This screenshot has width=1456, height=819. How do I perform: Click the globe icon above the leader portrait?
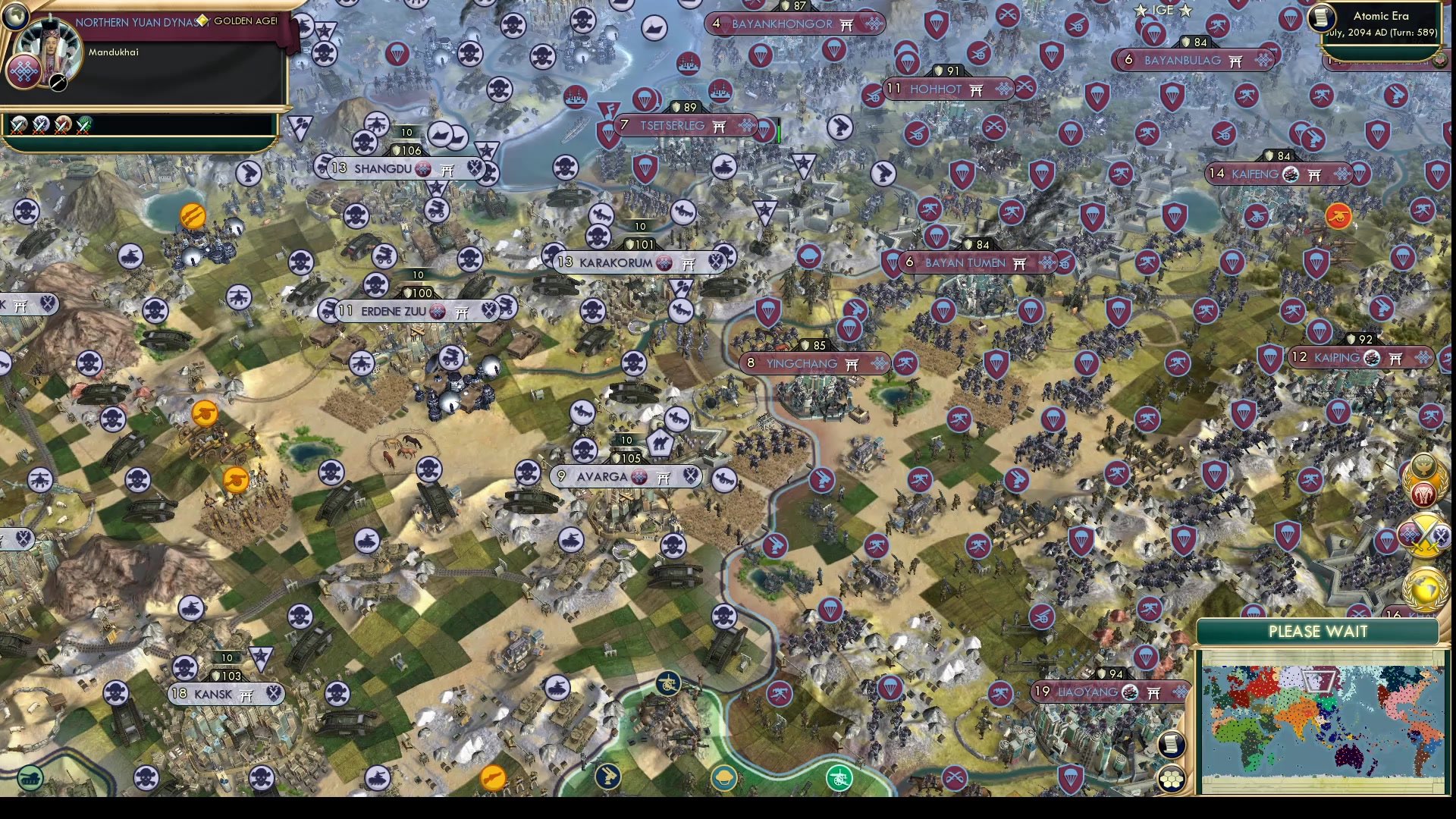click(x=16, y=17)
